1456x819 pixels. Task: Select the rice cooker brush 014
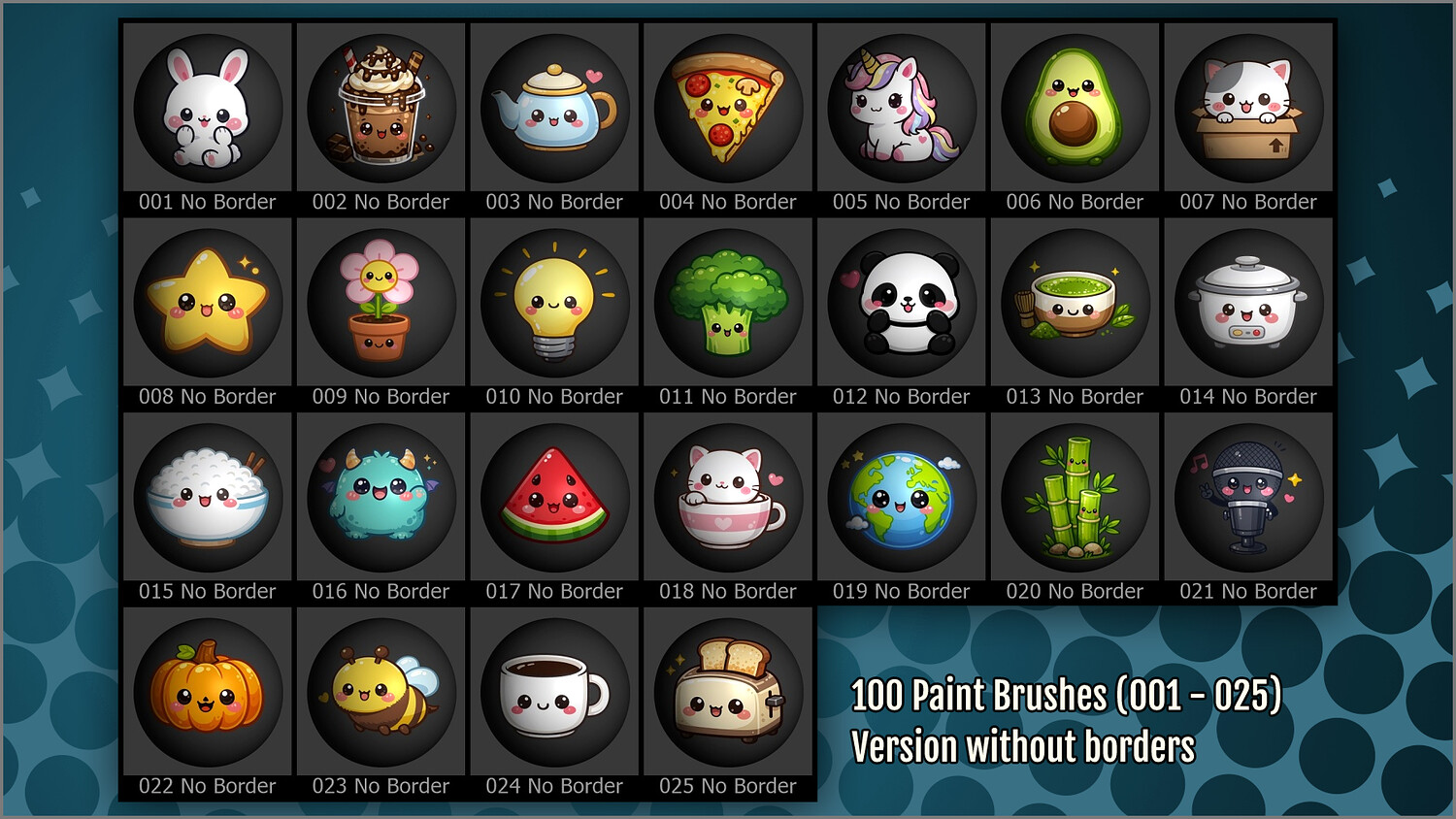1248,304
